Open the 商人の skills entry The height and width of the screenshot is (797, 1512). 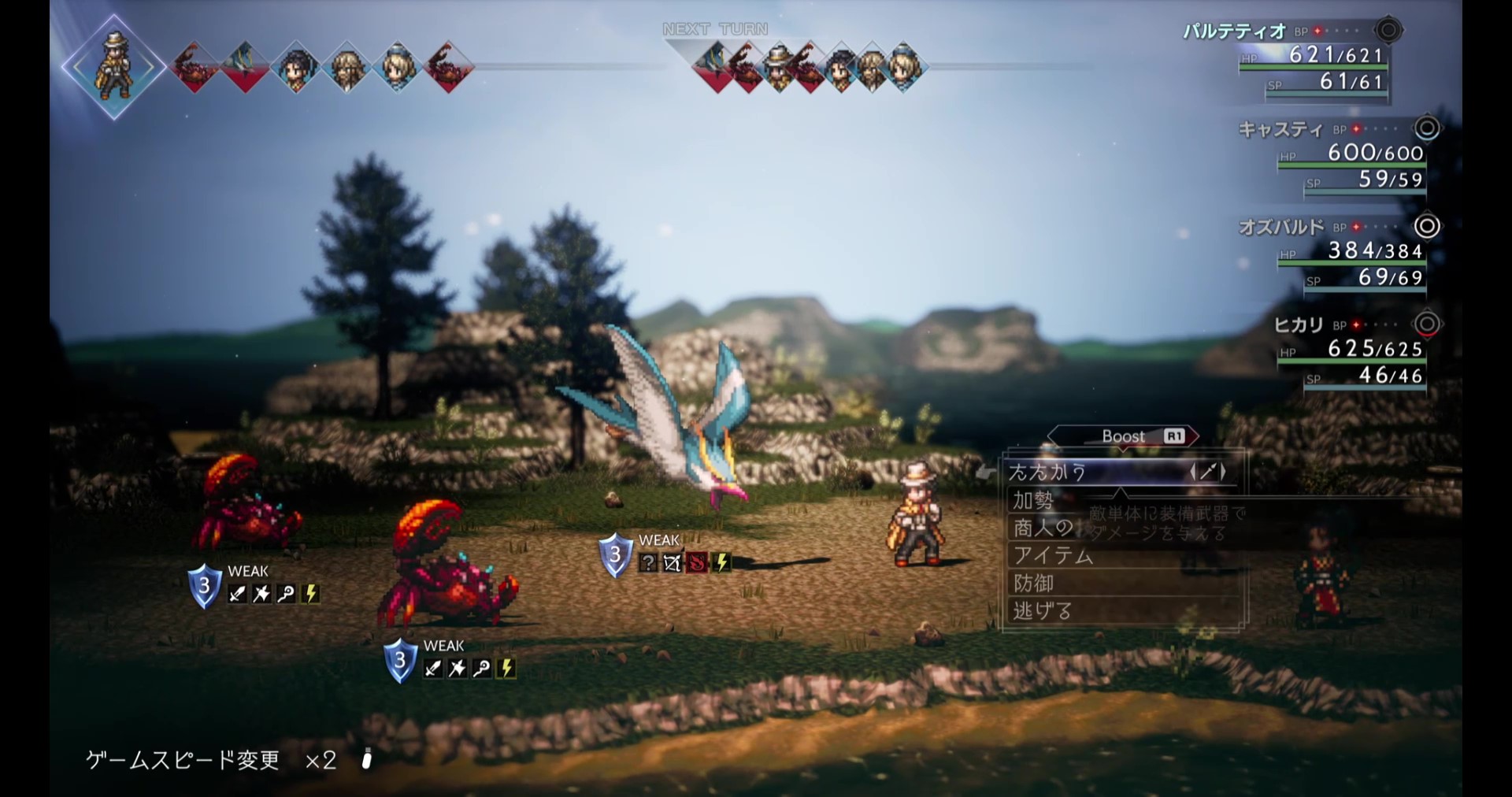click(x=1043, y=528)
